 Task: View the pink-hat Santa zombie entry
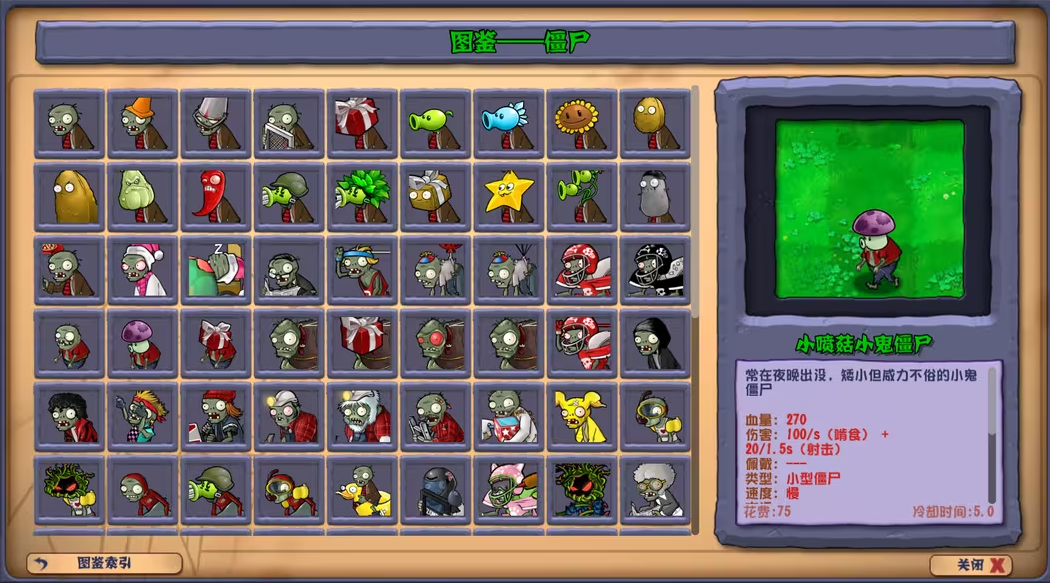coord(143,270)
